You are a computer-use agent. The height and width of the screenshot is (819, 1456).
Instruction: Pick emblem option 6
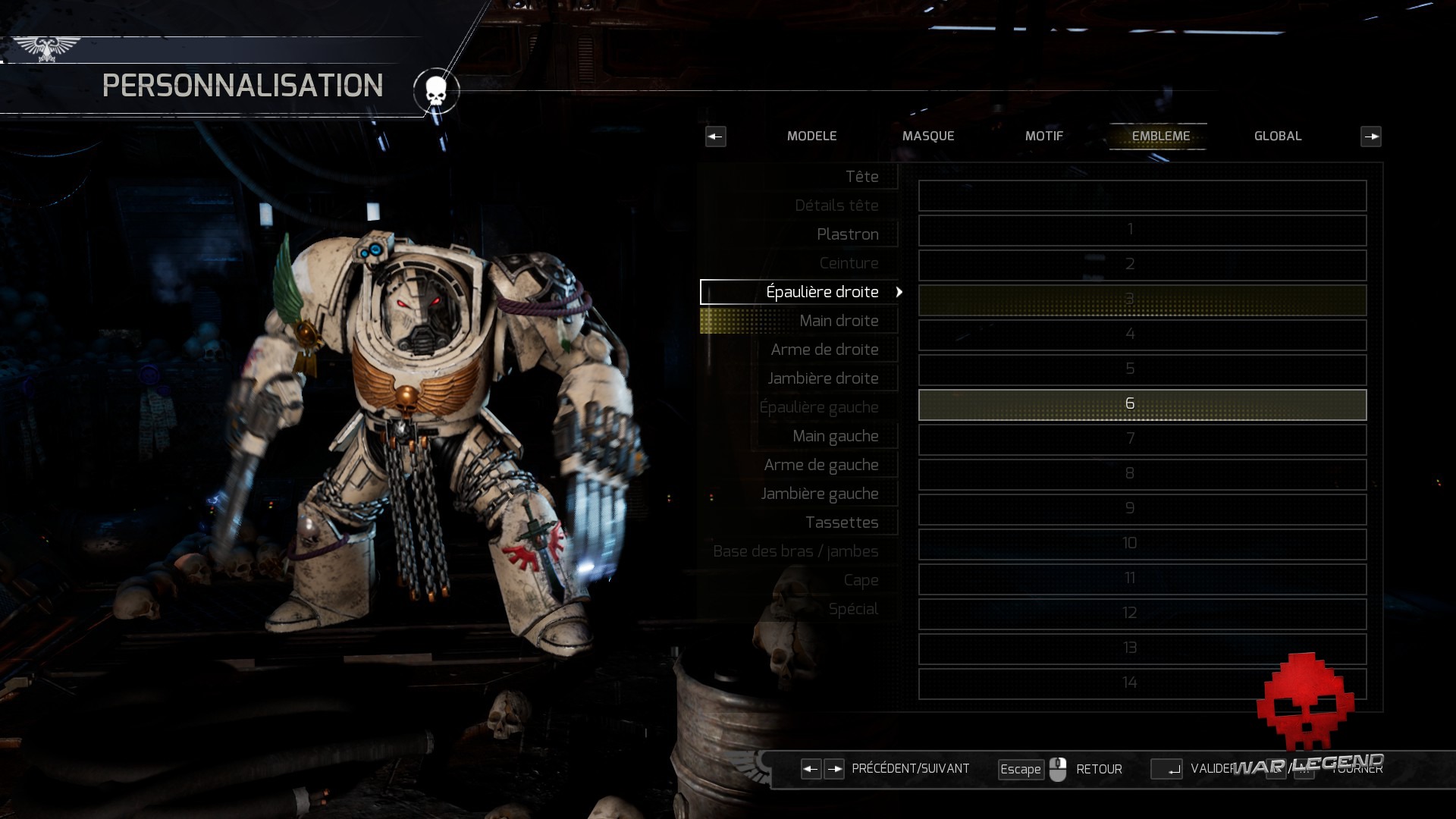coord(1142,404)
